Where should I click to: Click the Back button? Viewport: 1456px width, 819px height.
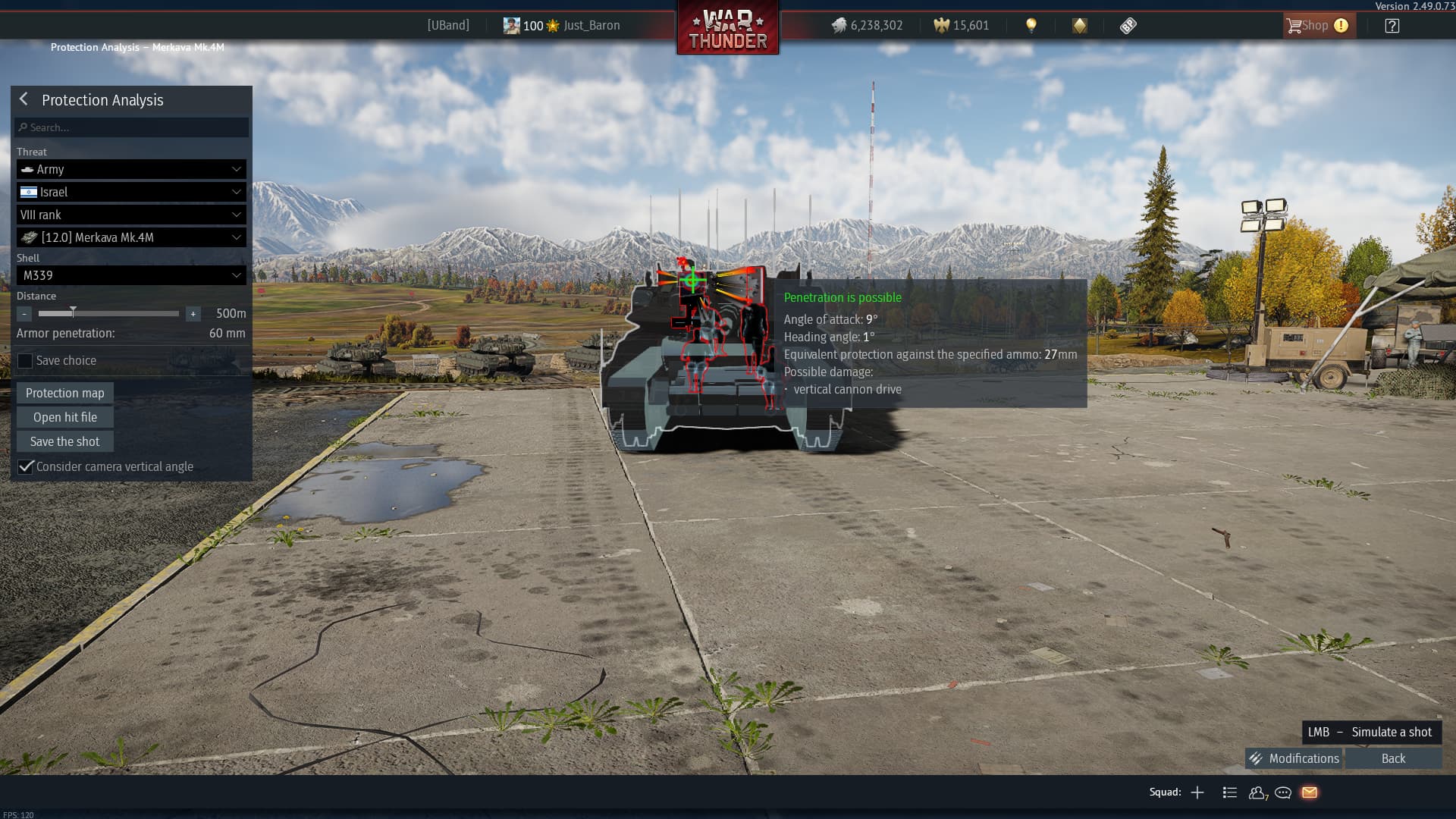tap(1393, 758)
